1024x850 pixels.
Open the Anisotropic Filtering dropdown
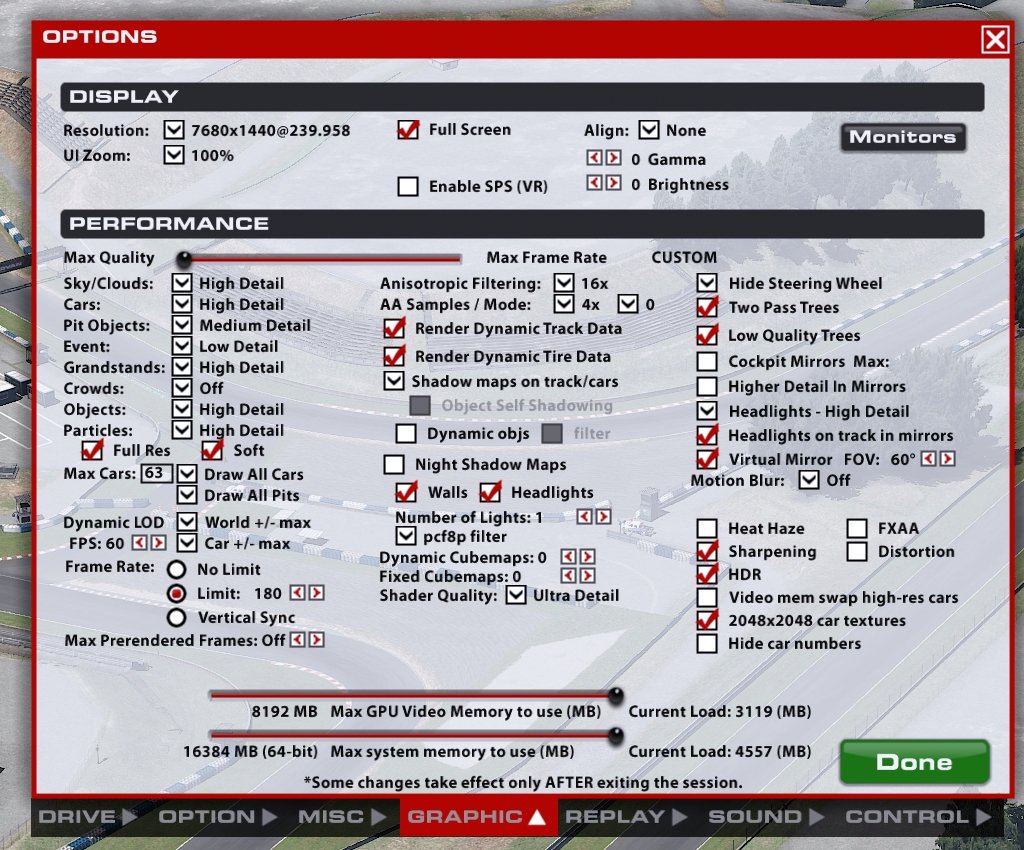click(564, 284)
